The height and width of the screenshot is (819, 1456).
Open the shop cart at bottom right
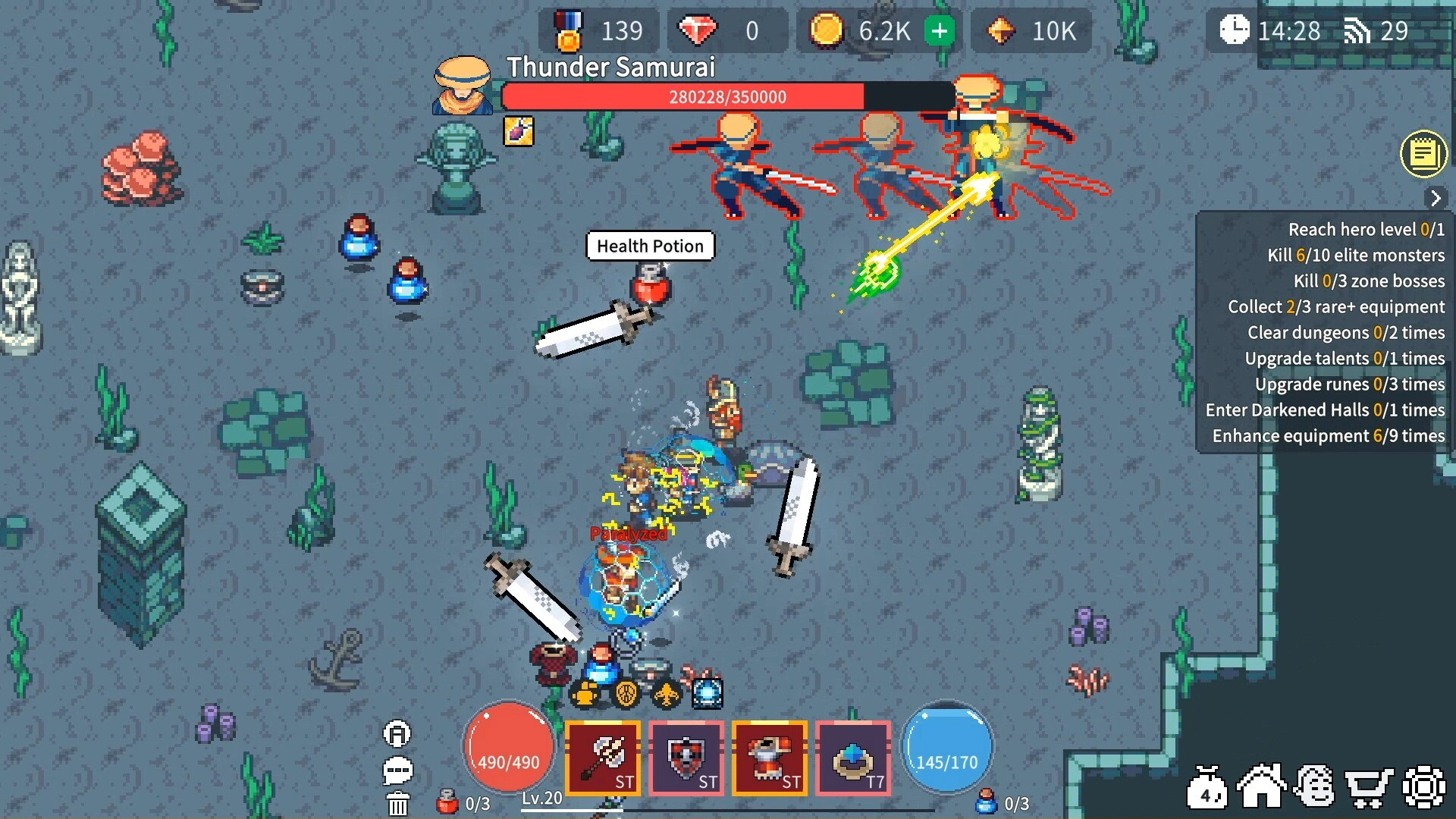coord(1371,786)
